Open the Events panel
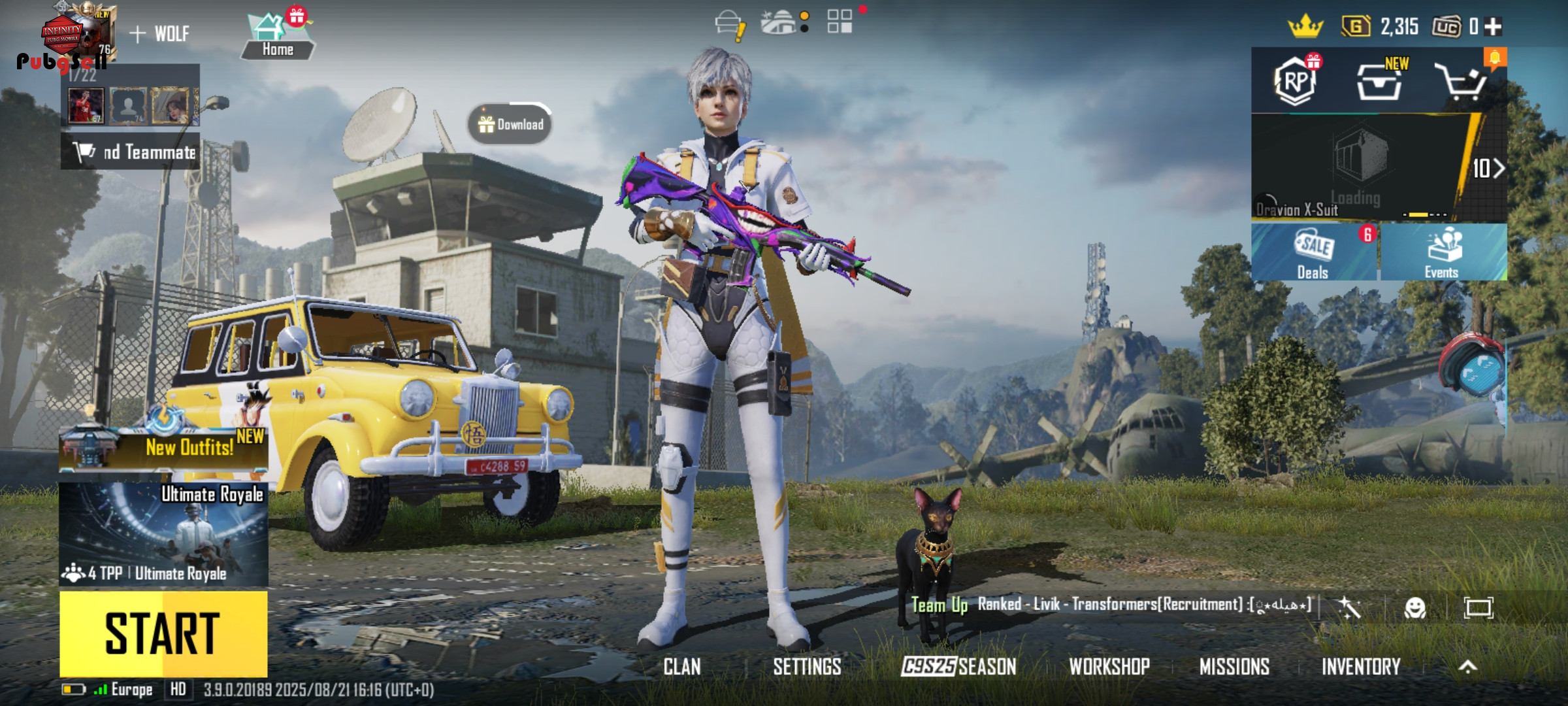 1443,253
